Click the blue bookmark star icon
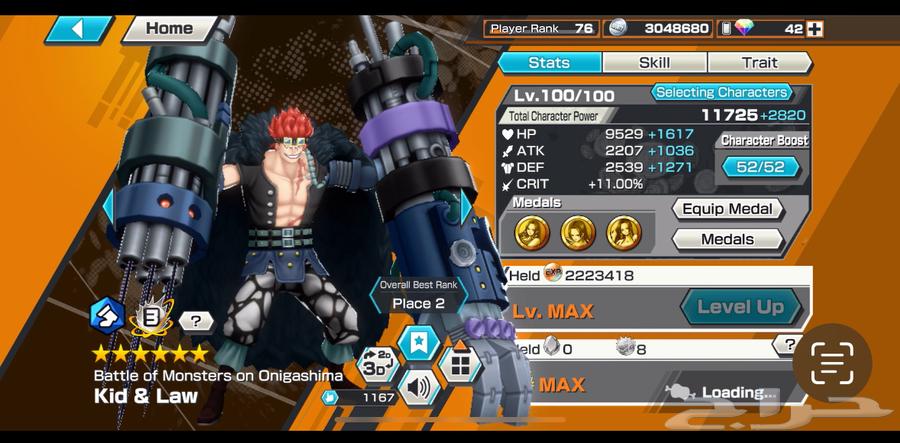Screen dimensions: 900x443 [416, 343]
